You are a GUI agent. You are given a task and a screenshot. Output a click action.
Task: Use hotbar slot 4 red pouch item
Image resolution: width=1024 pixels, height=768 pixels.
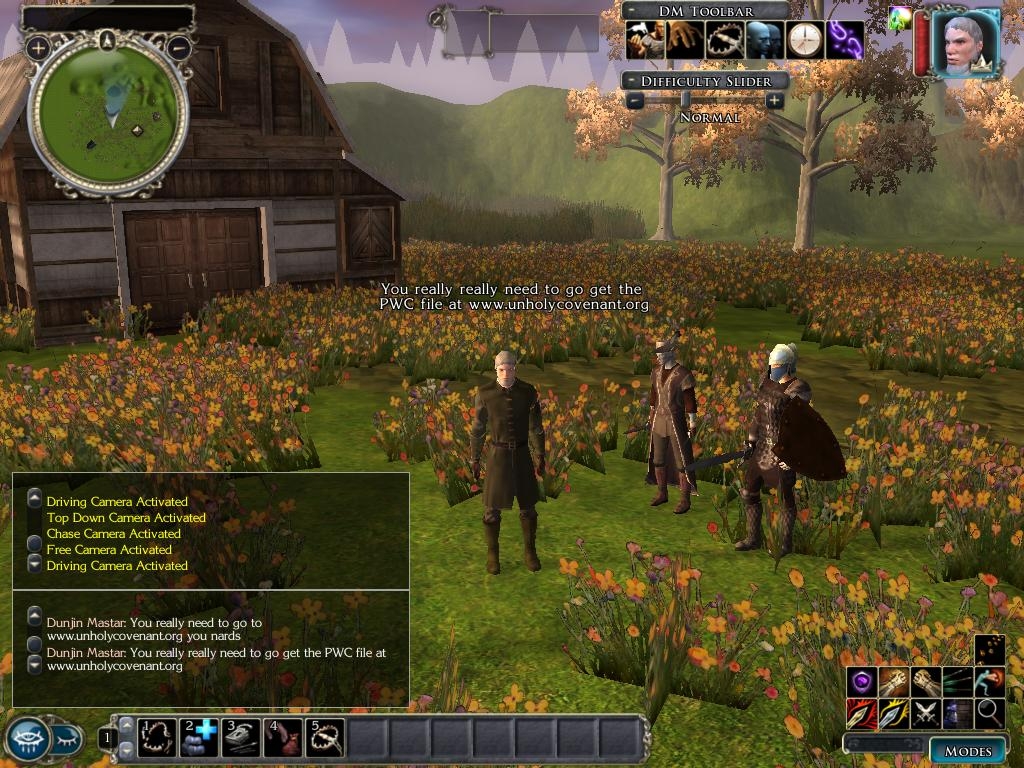283,738
